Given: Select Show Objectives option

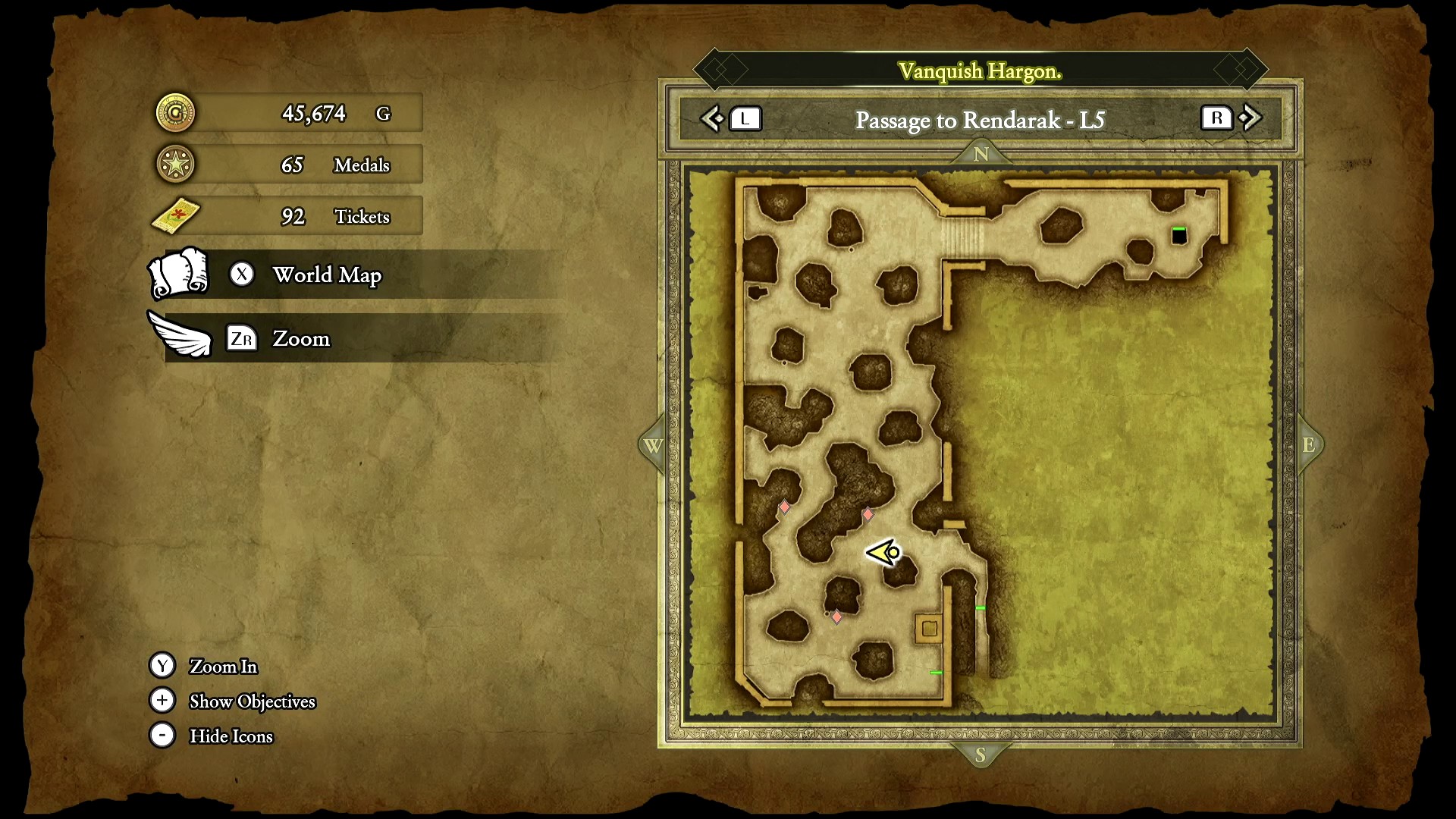Looking at the screenshot, I should (252, 701).
